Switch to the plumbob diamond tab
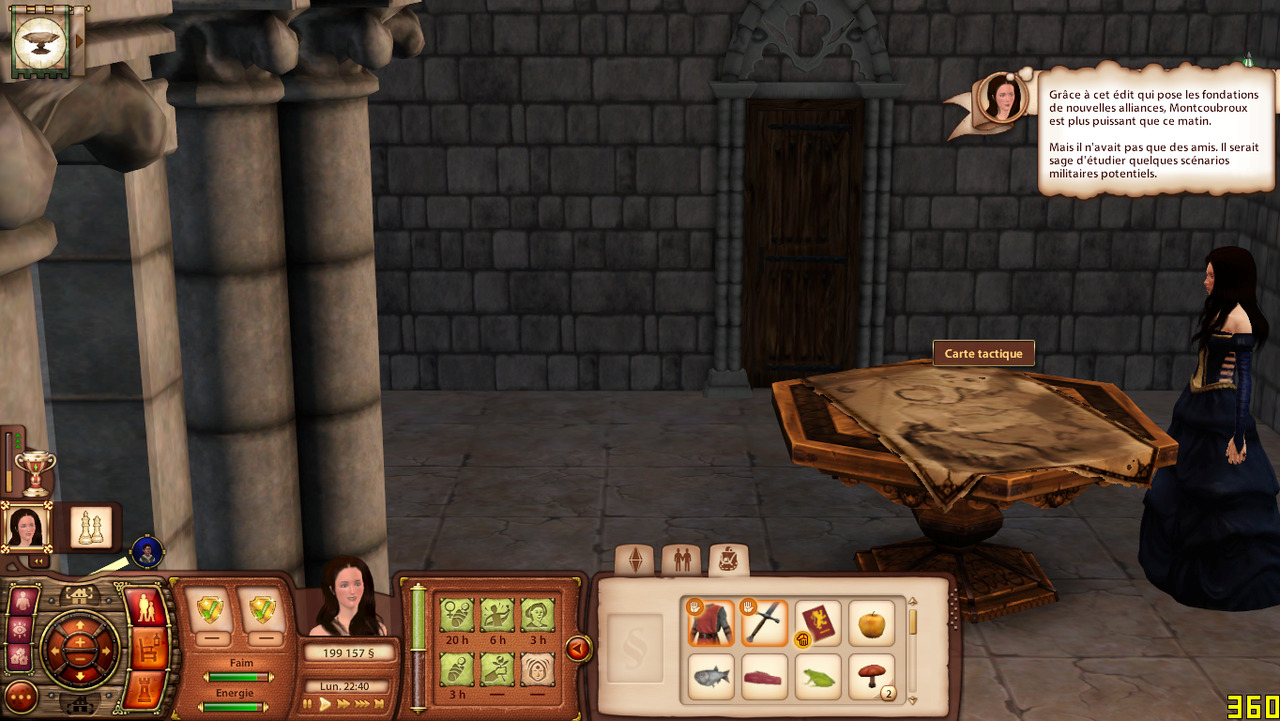The width and height of the screenshot is (1280, 721). pyautogui.click(x=634, y=560)
